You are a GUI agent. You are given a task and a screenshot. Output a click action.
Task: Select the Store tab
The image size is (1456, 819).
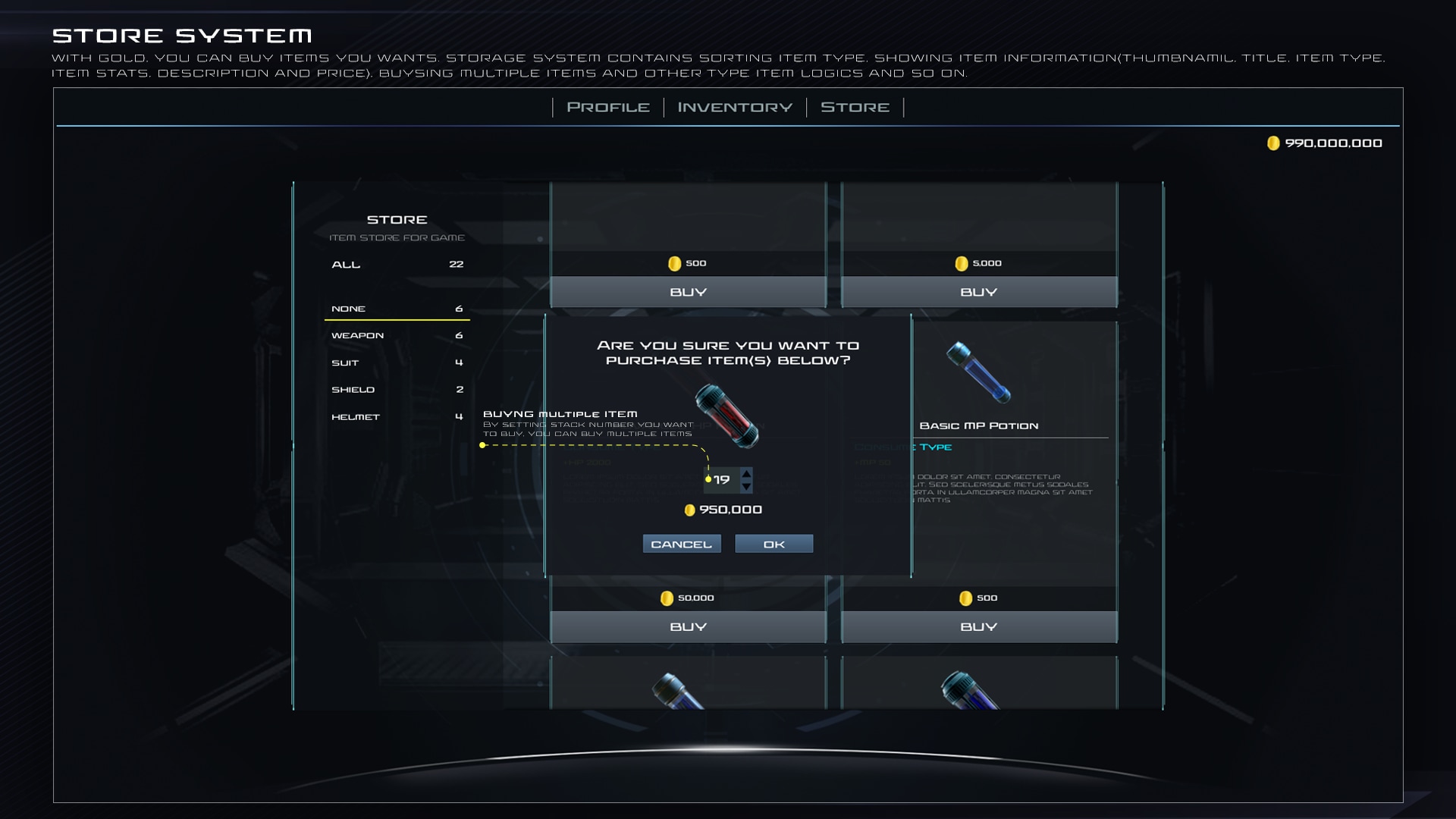coord(855,107)
